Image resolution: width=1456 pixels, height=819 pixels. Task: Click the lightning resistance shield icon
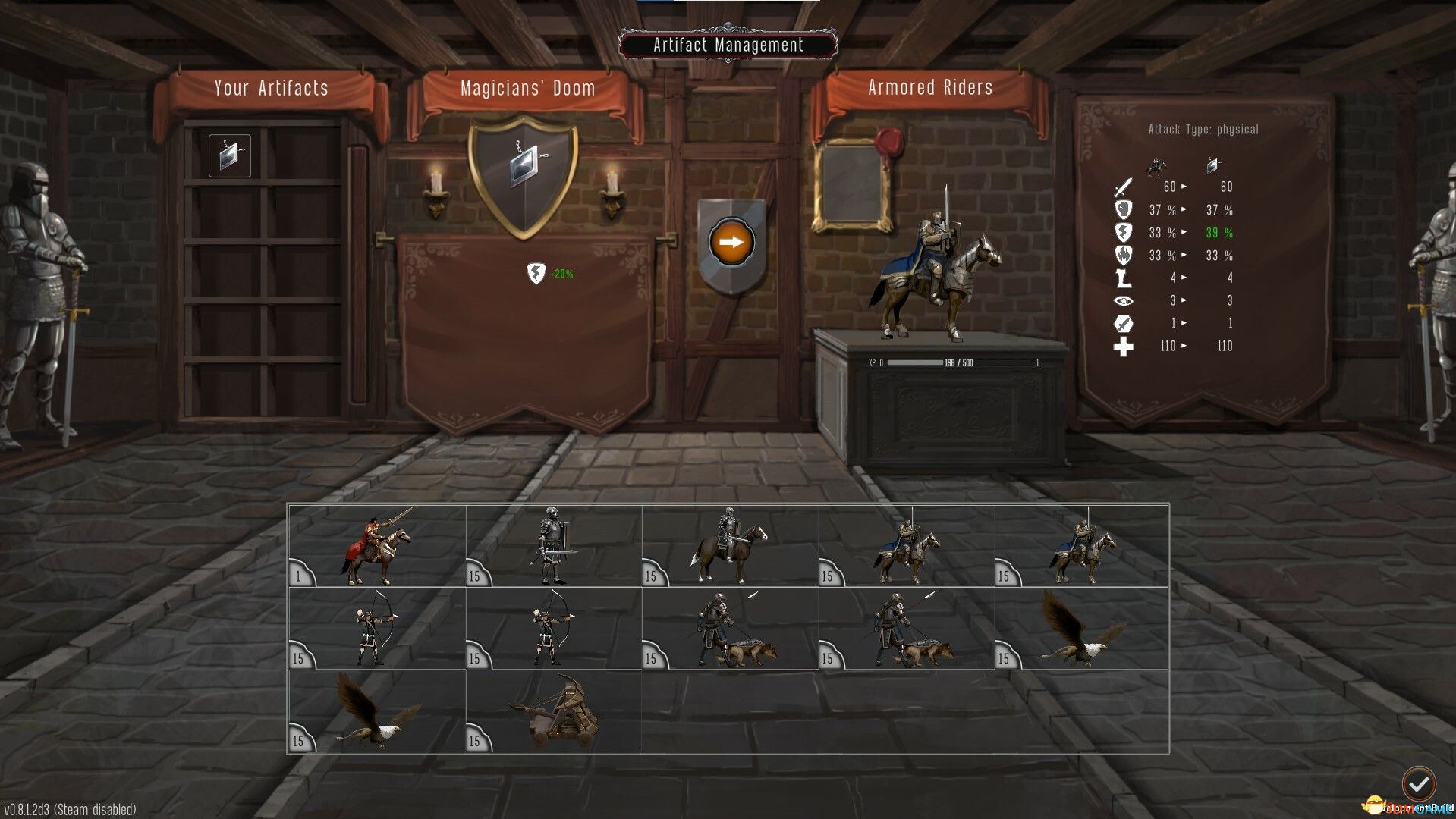(1124, 233)
